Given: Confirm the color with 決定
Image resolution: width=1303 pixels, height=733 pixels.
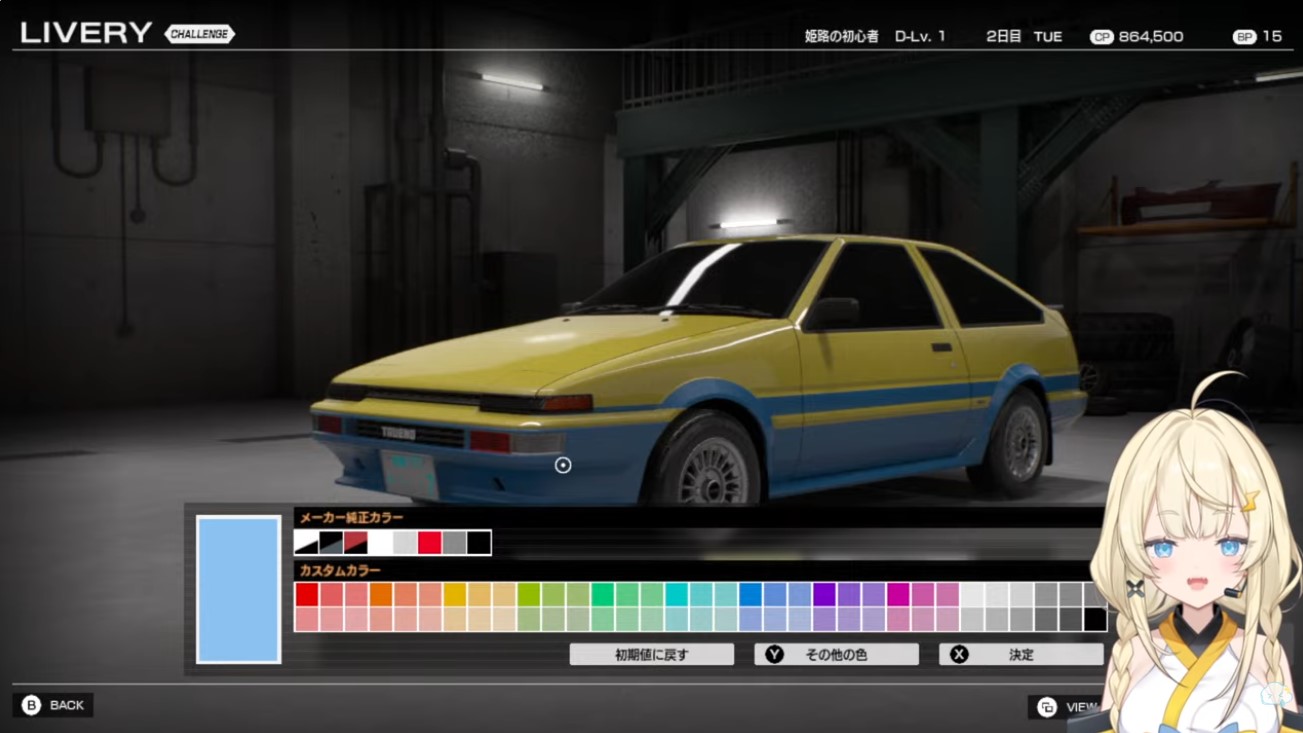Looking at the screenshot, I should (x=1020, y=655).
